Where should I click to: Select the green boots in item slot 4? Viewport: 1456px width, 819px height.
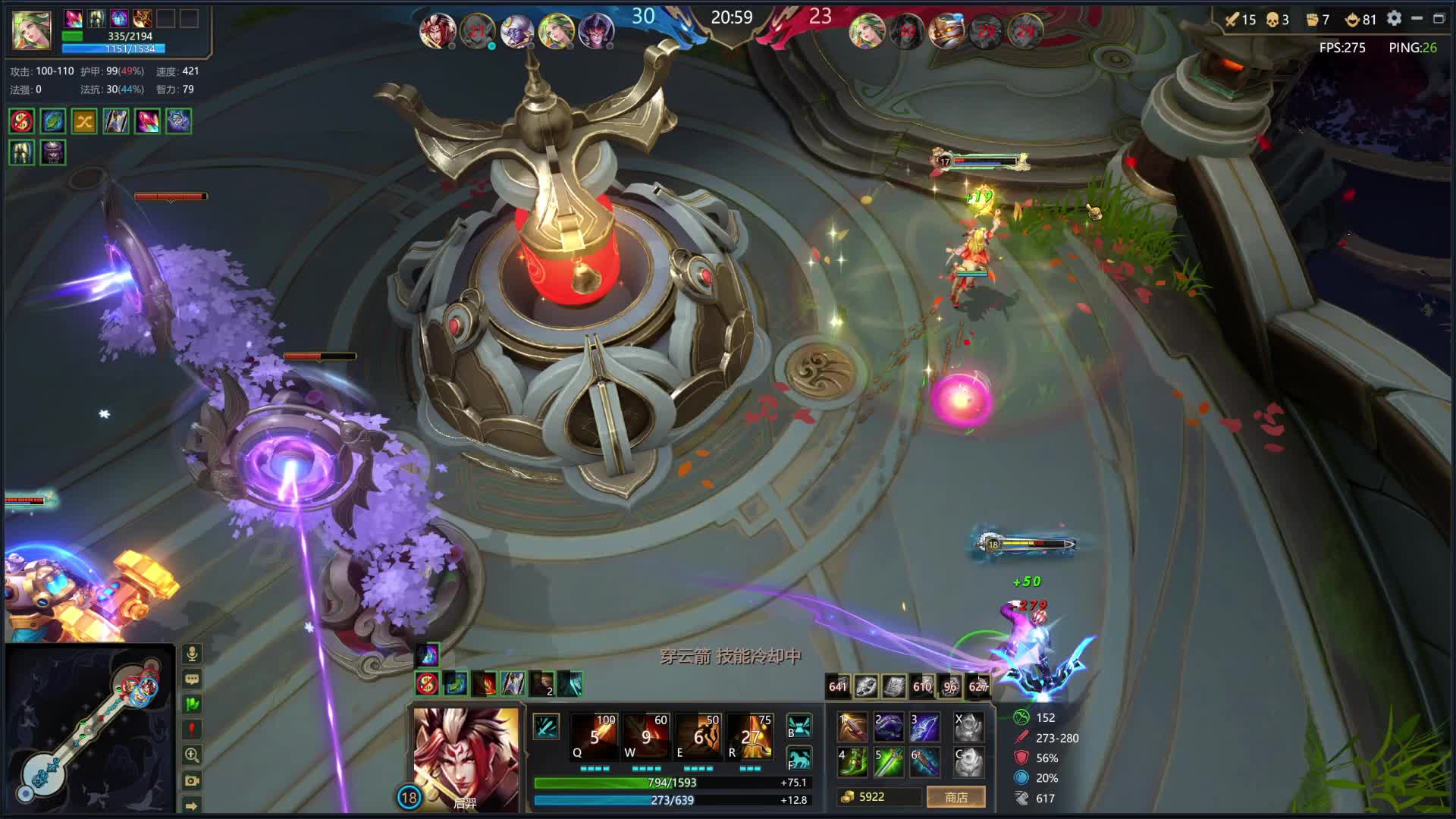pyautogui.click(x=852, y=761)
